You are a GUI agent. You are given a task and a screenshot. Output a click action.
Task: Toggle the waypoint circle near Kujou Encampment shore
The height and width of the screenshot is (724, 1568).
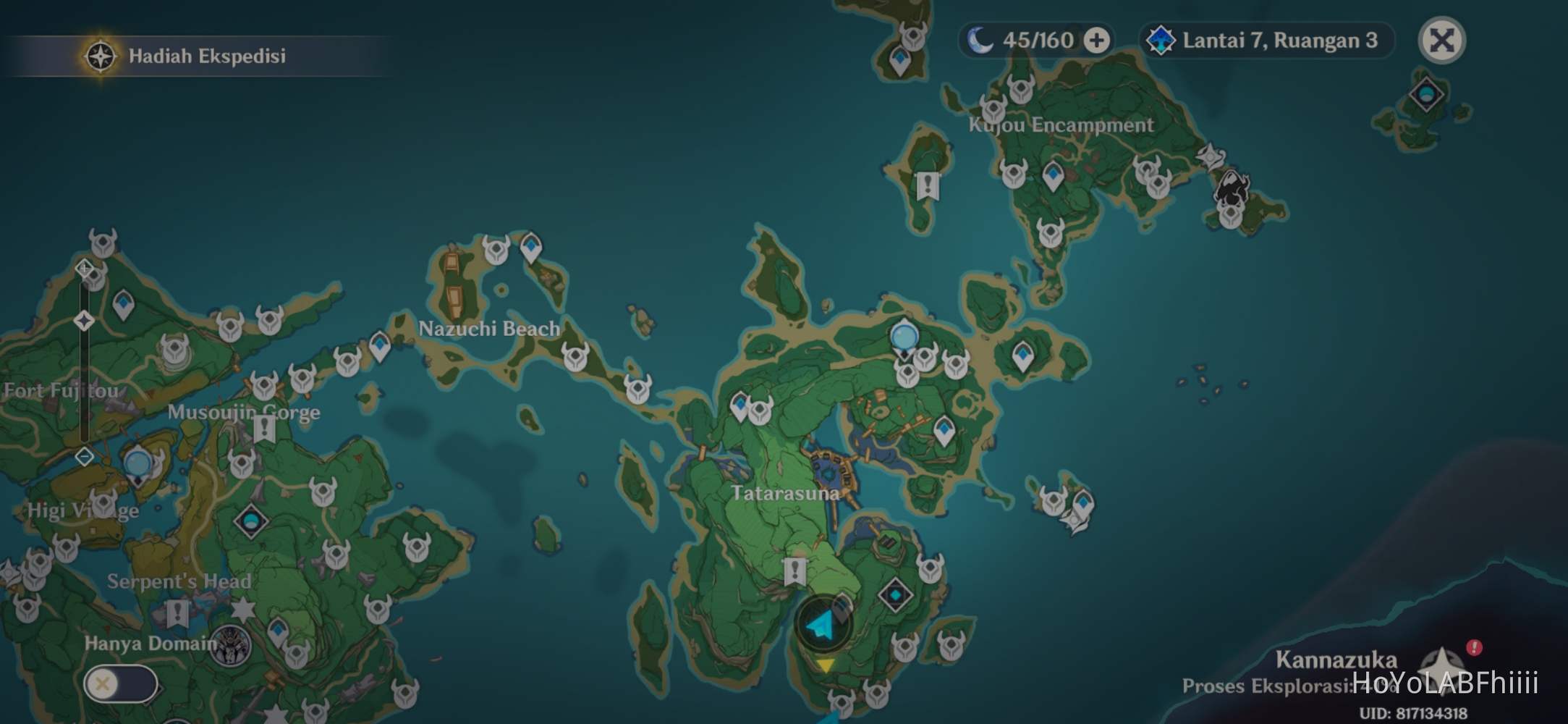[904, 336]
